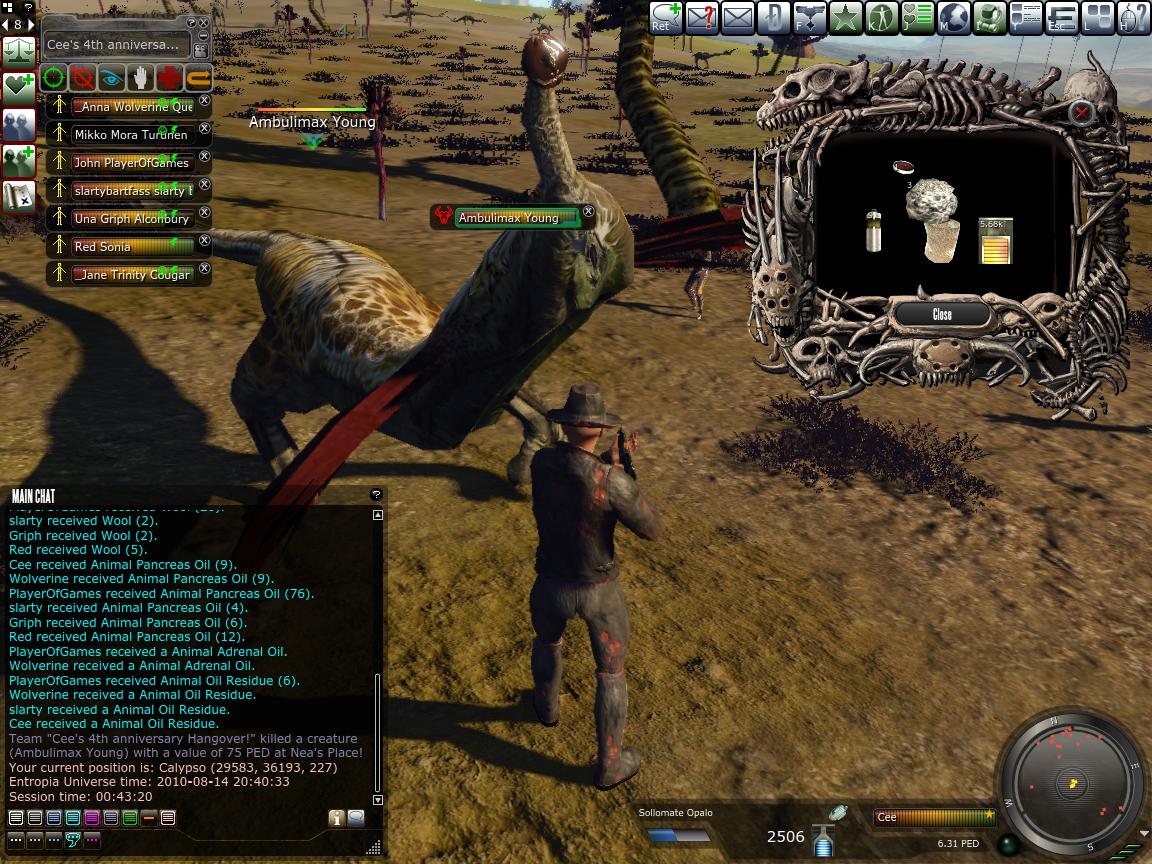
Task: Select the oil bottle item in loot window
Action: tap(874, 230)
